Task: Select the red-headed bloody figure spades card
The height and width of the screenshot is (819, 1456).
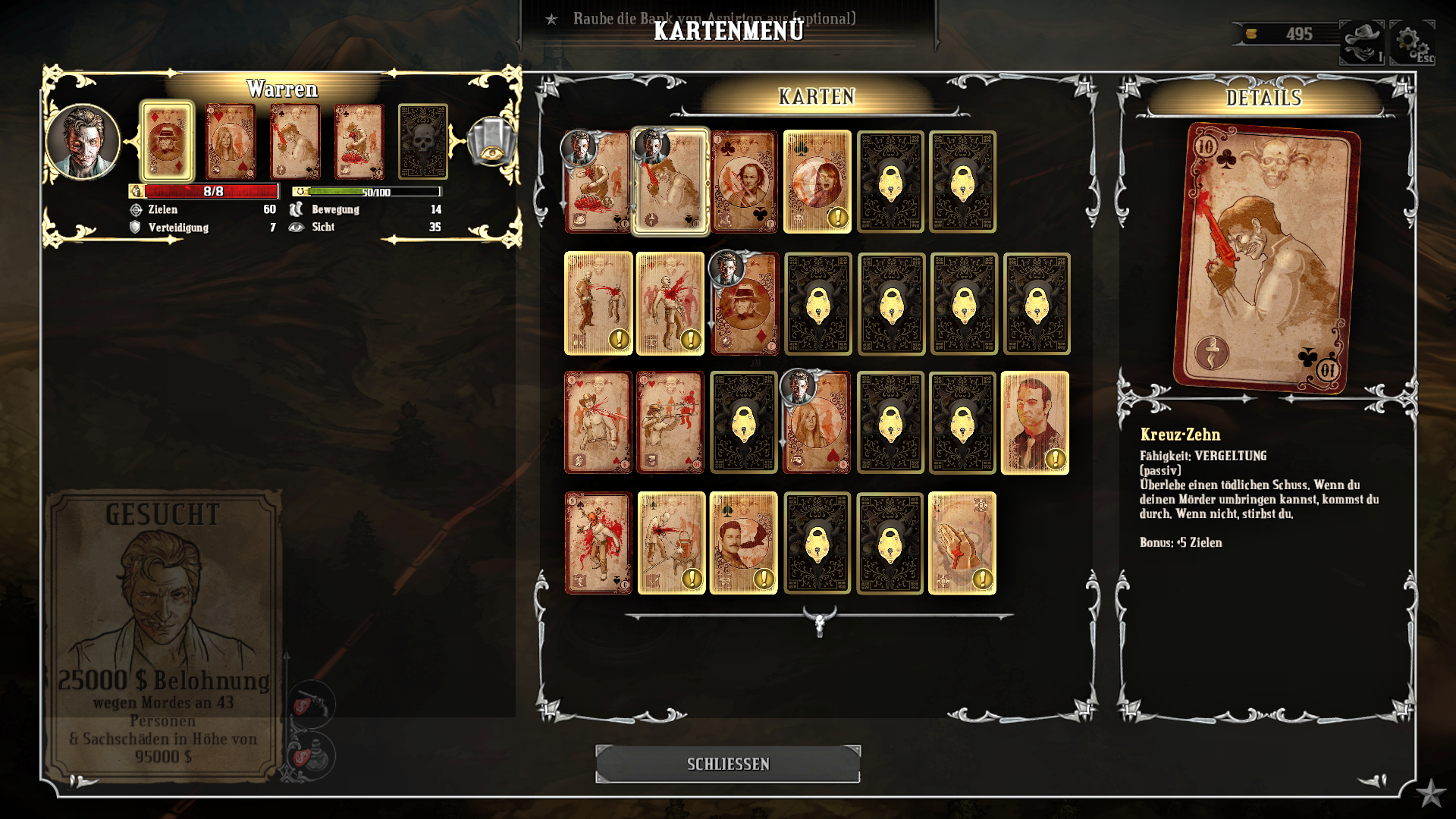Action: [x=598, y=543]
